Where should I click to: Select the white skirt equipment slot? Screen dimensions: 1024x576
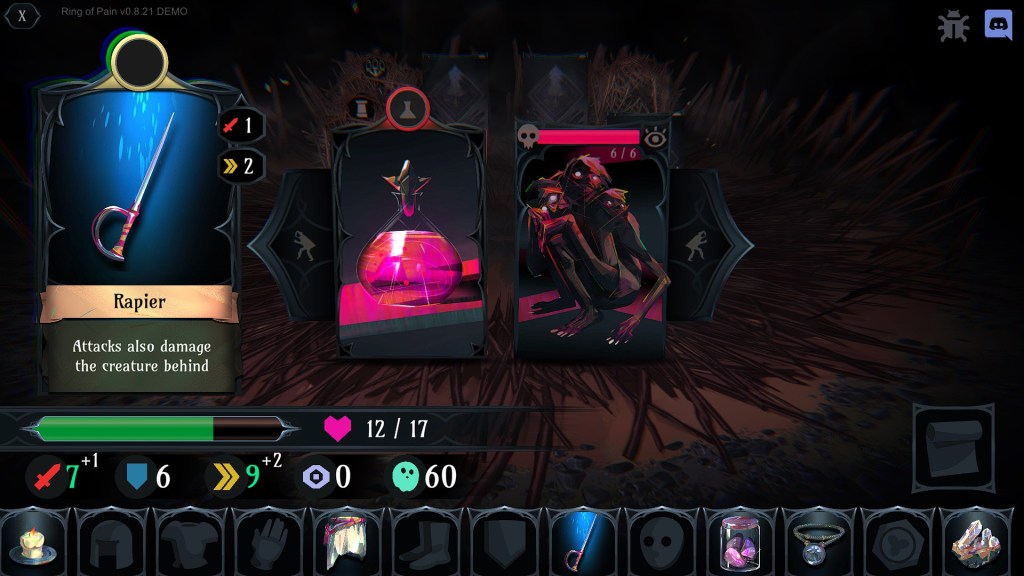tap(347, 543)
